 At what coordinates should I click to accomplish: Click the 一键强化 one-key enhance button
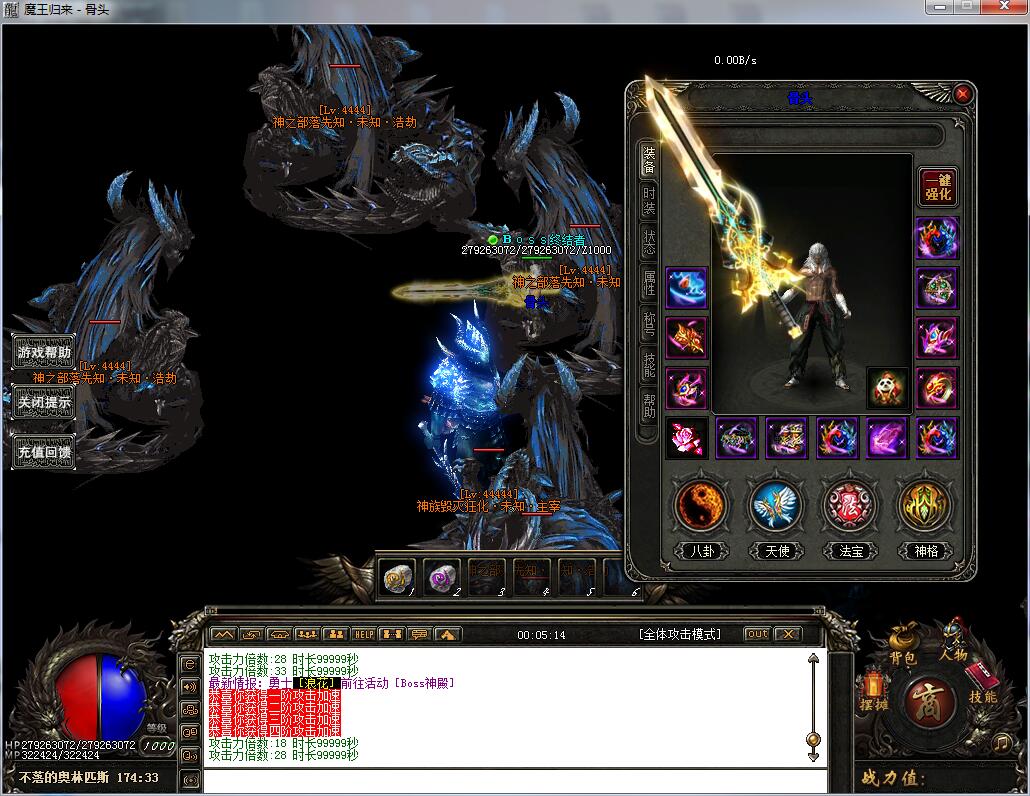pyautogui.click(x=938, y=187)
